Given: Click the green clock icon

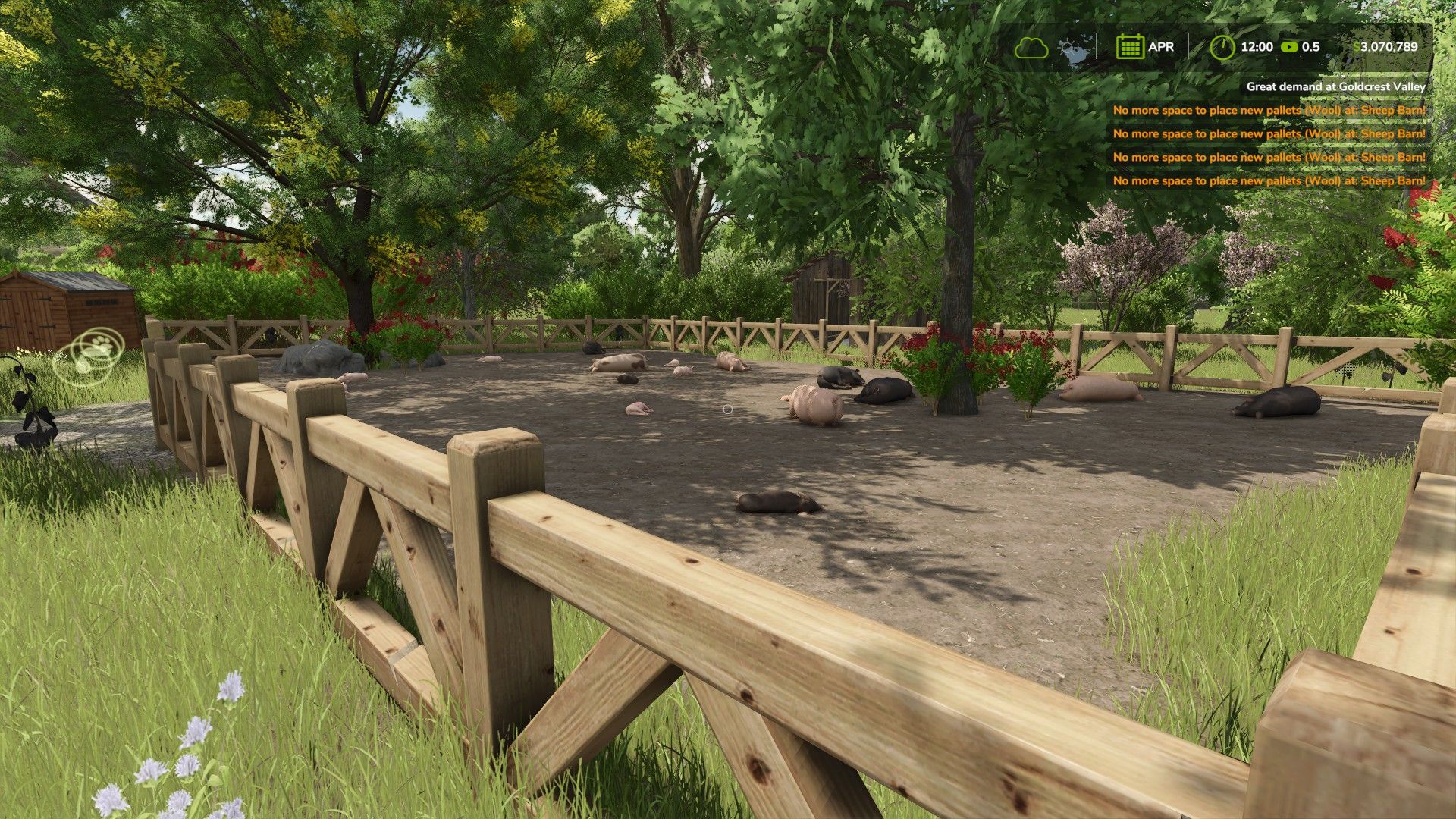Looking at the screenshot, I should click(1222, 47).
